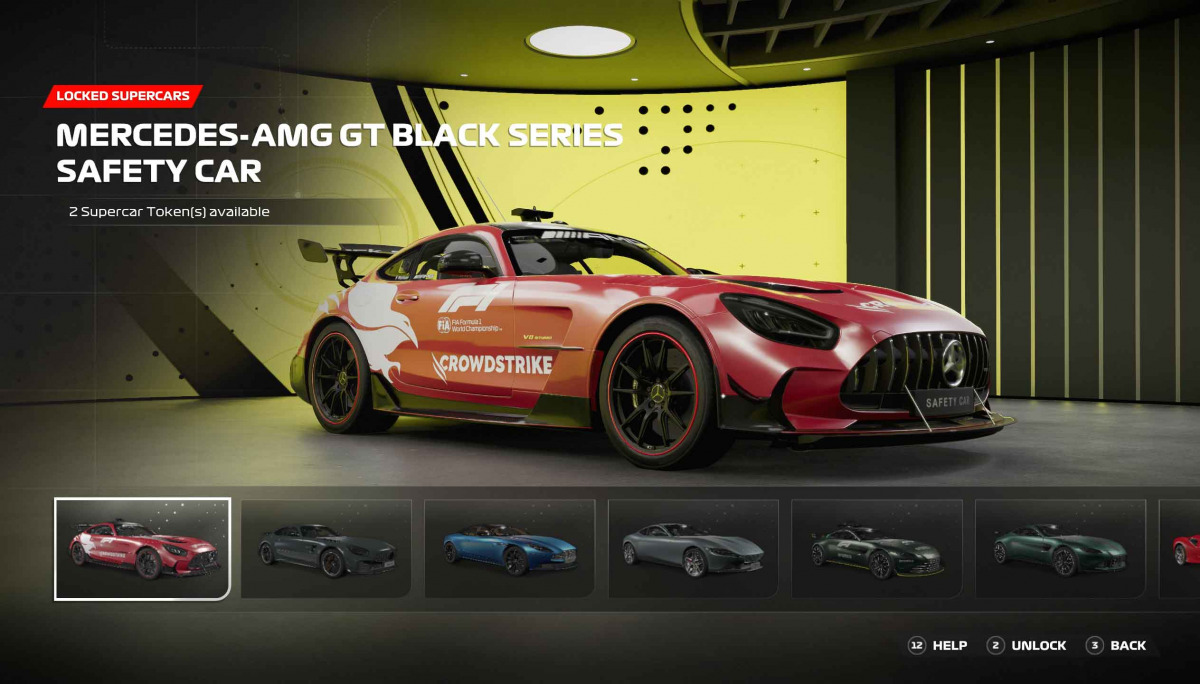The height and width of the screenshot is (684, 1200).
Task: Choose the dark grey Mercedes coupe thumbnail
Action: click(326, 548)
